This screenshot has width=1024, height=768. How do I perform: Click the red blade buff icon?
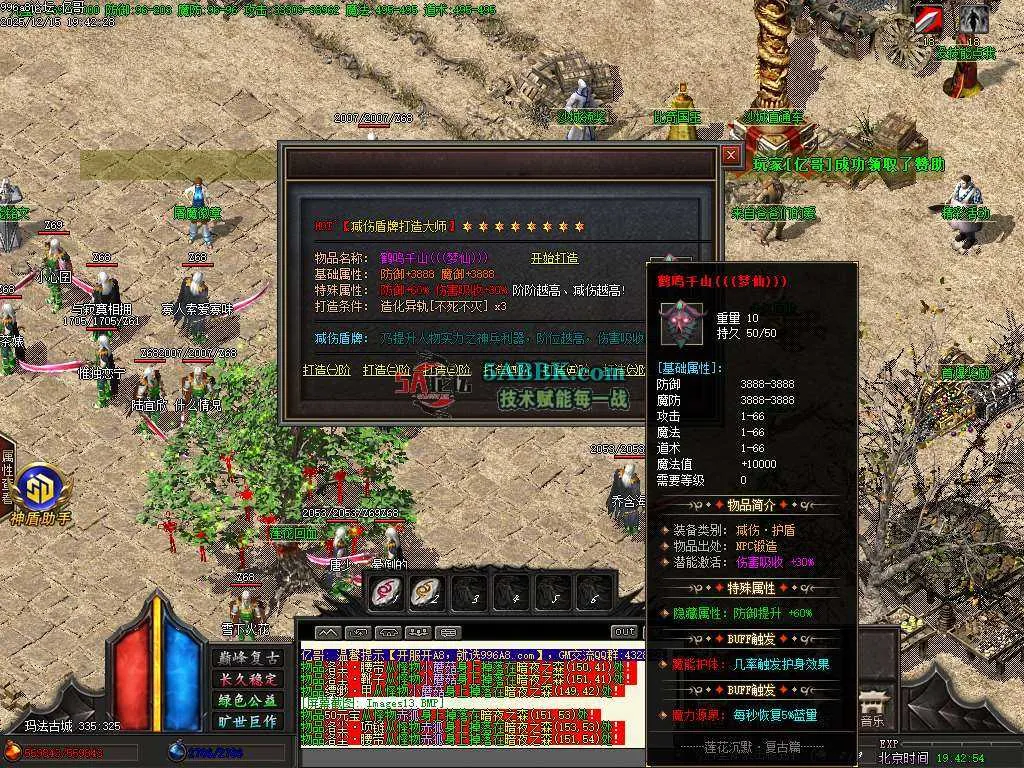pos(930,19)
